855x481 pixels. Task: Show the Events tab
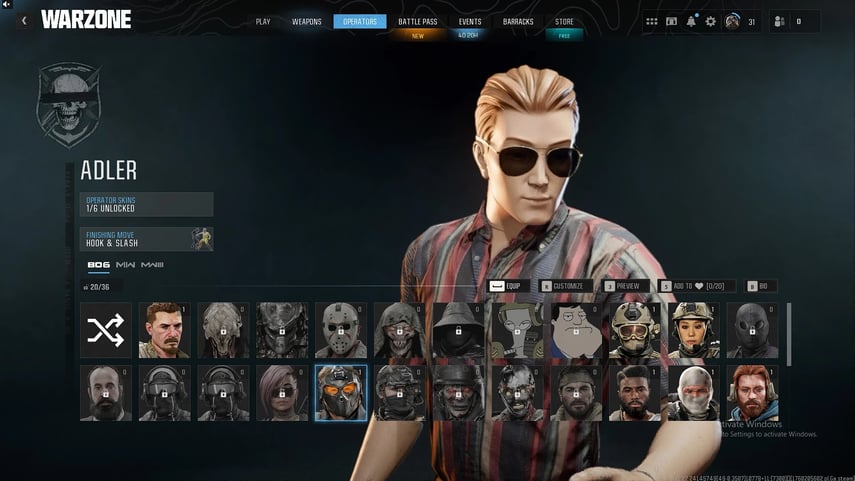469,21
